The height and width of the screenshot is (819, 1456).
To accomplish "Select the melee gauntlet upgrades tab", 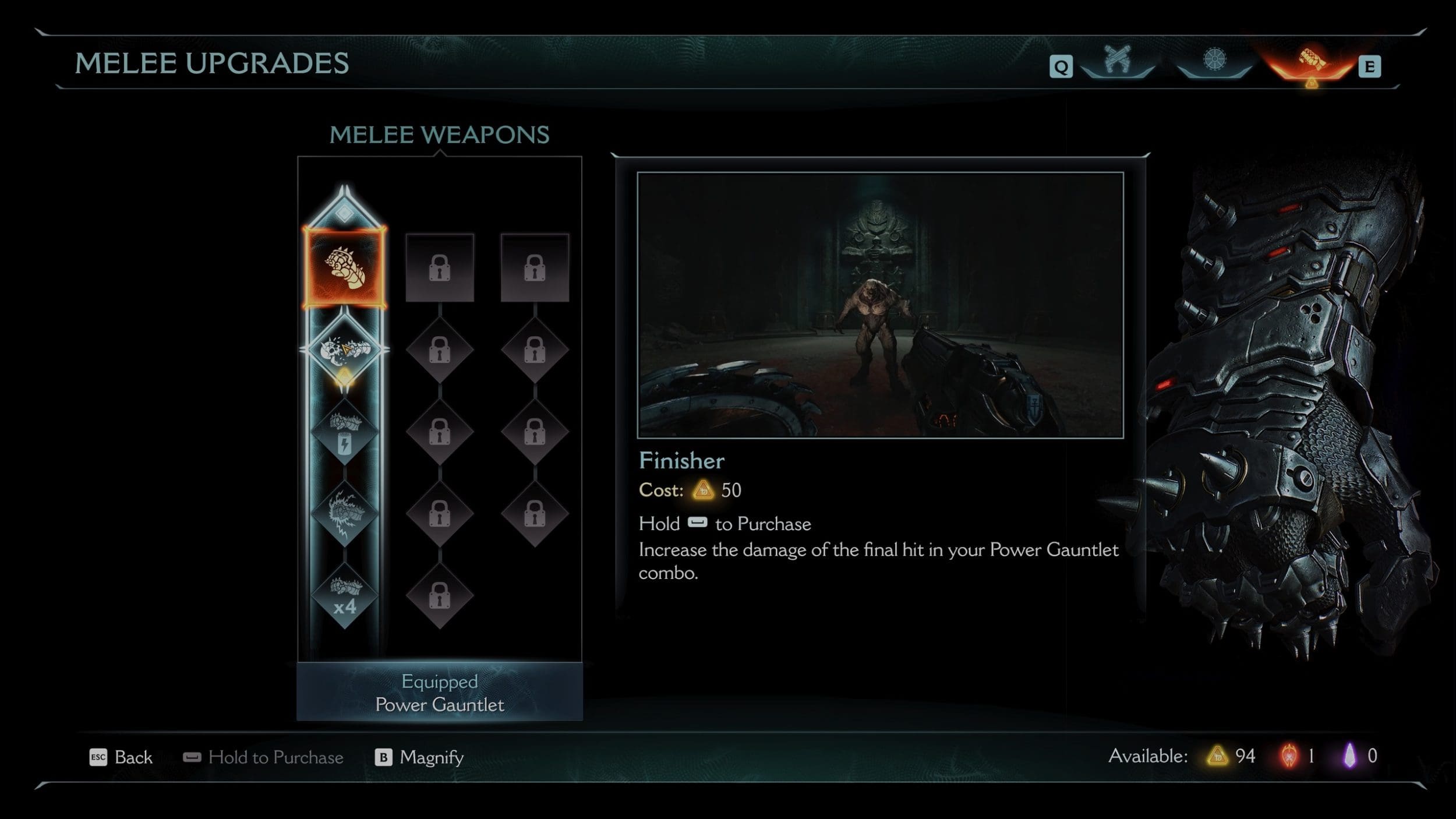I will pos(1310,61).
